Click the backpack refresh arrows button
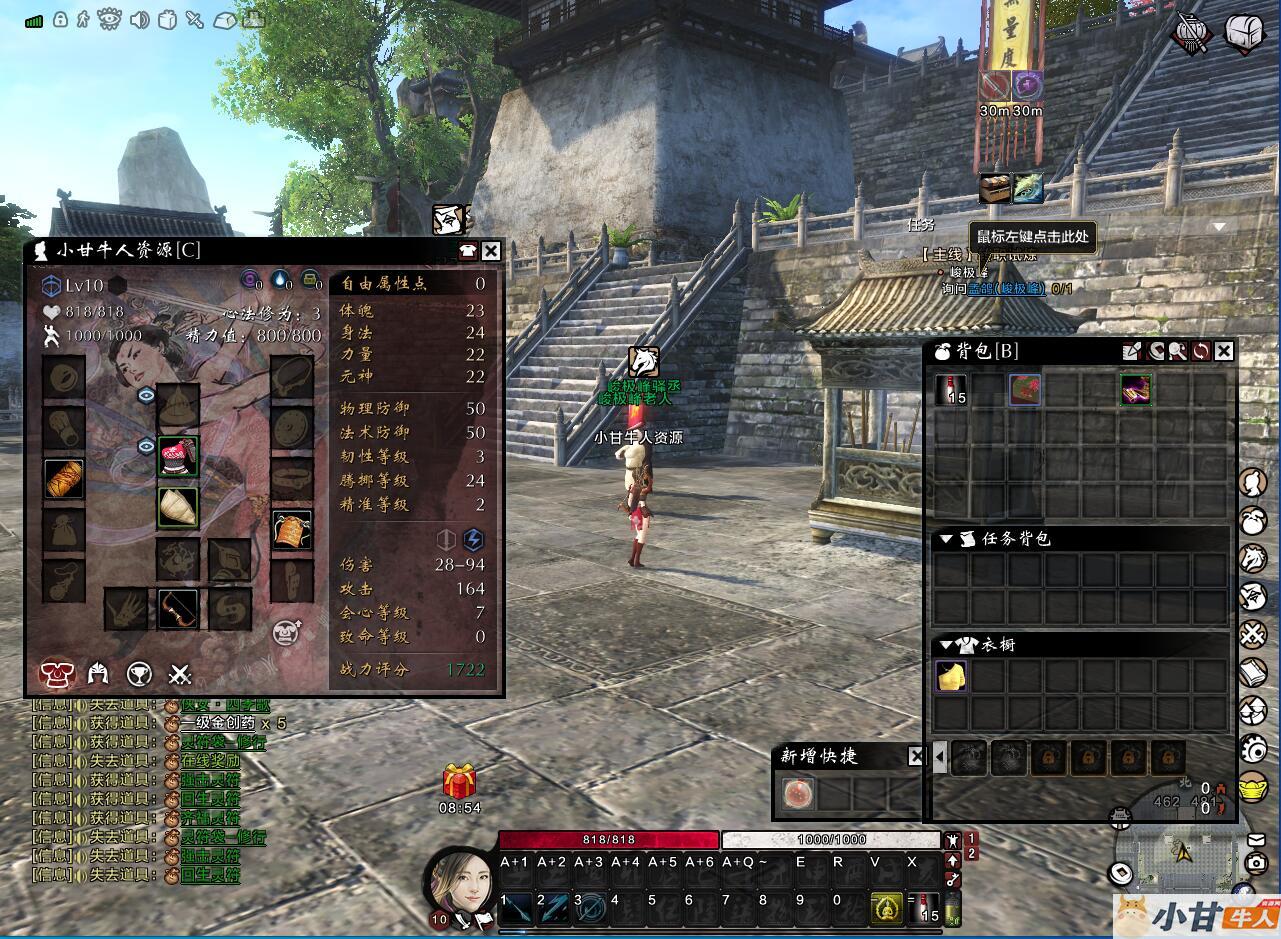Image resolution: width=1281 pixels, height=939 pixels. click(1200, 351)
